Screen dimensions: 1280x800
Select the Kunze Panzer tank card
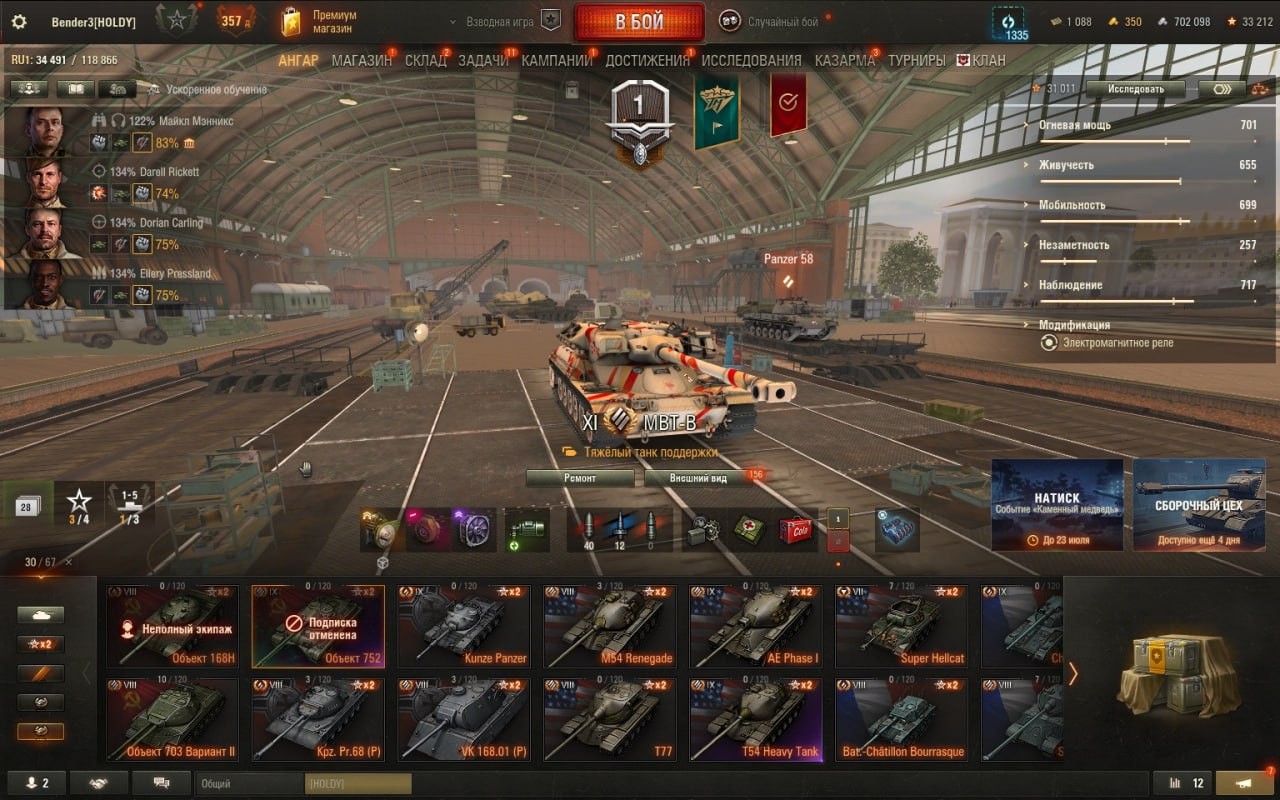click(x=465, y=626)
